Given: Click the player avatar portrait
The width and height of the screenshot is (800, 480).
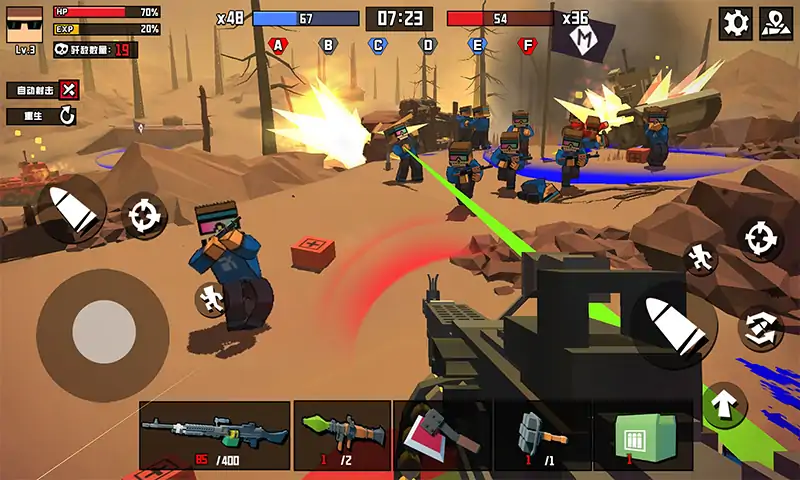Looking at the screenshot, I should coord(25,24).
